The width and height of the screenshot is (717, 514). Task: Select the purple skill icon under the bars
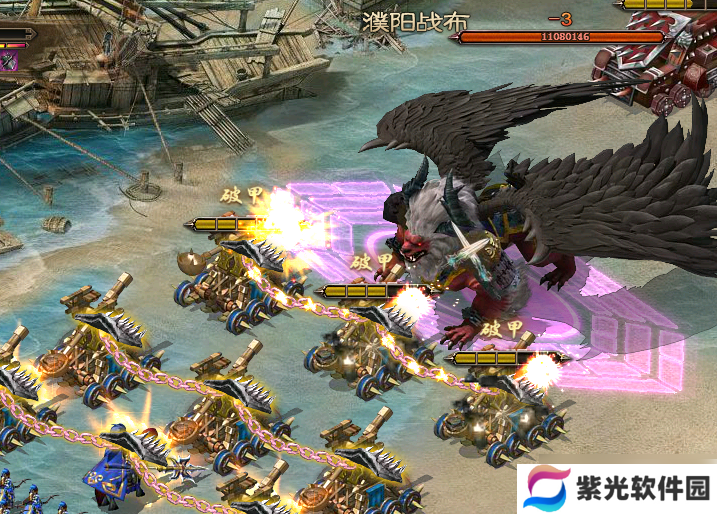[9, 61]
